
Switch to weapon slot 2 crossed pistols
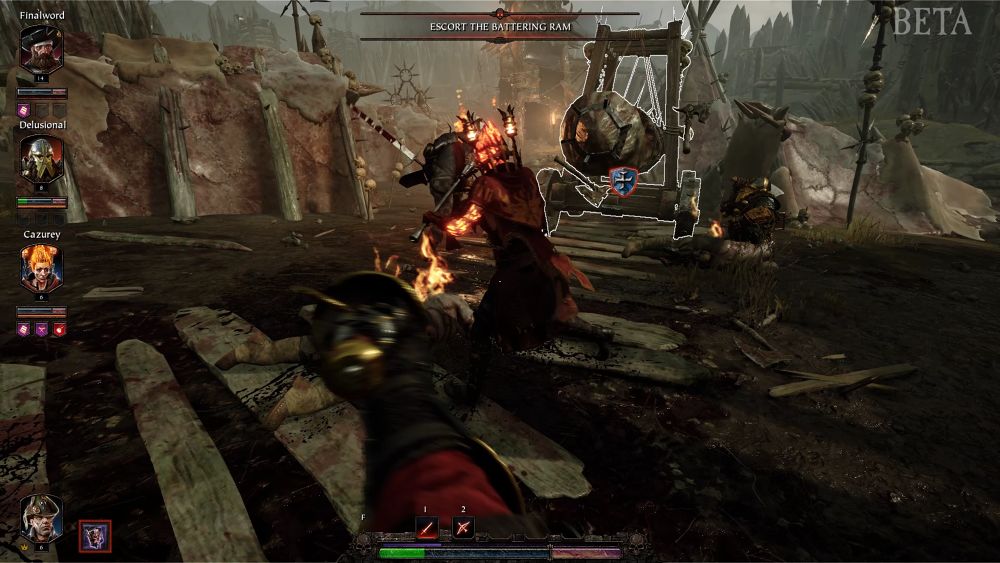pos(463,527)
